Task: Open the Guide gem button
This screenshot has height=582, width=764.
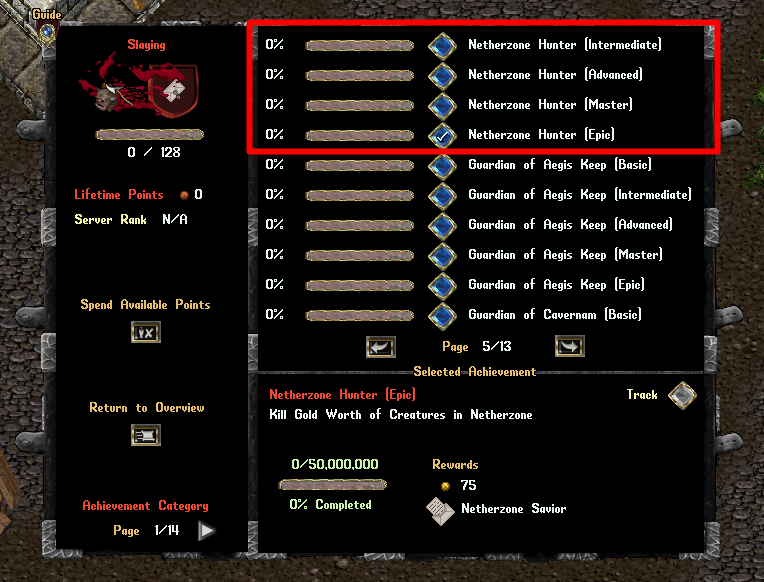Action: 47,31
